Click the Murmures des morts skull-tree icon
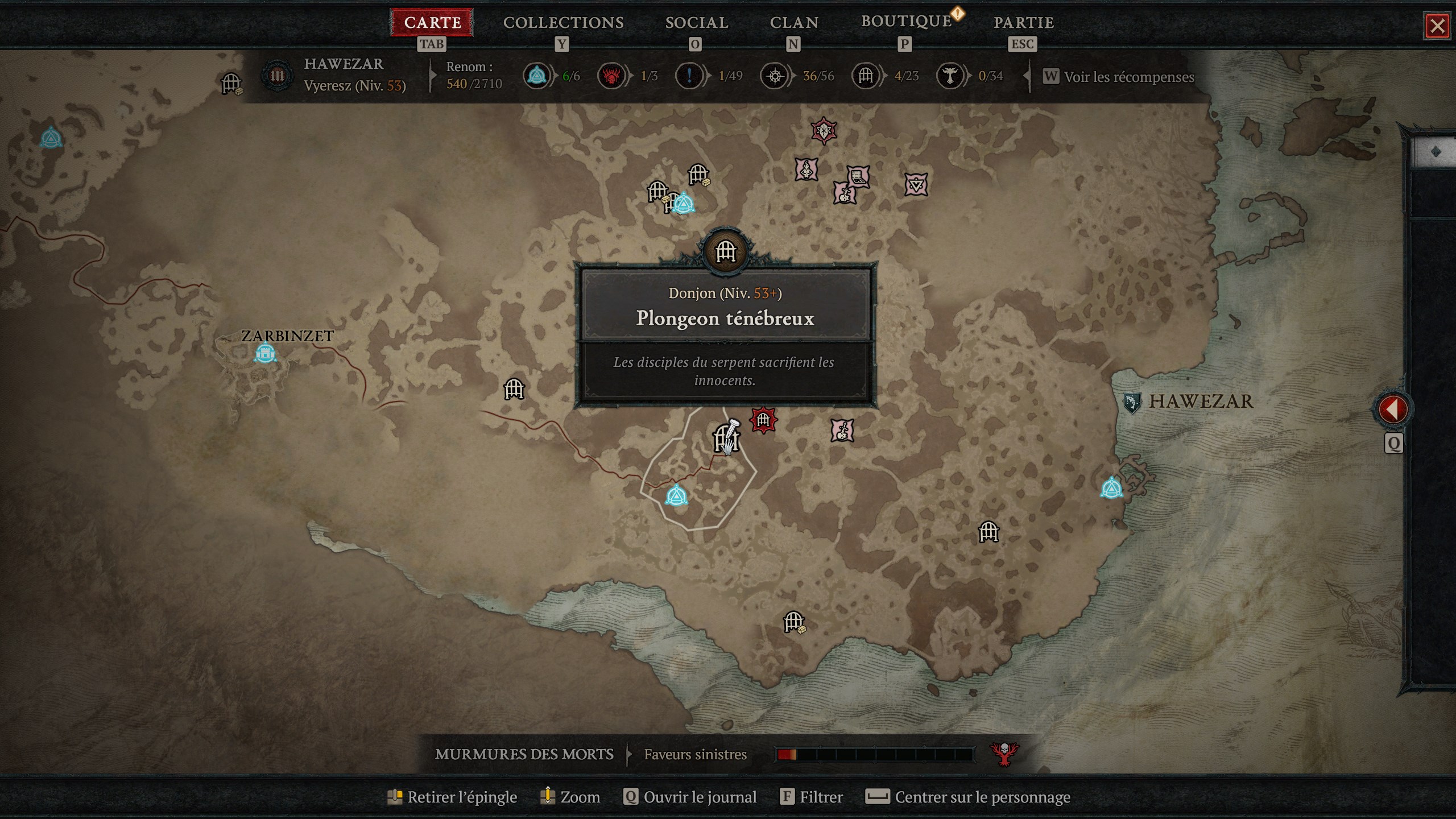The image size is (1456, 819). coord(1004,755)
